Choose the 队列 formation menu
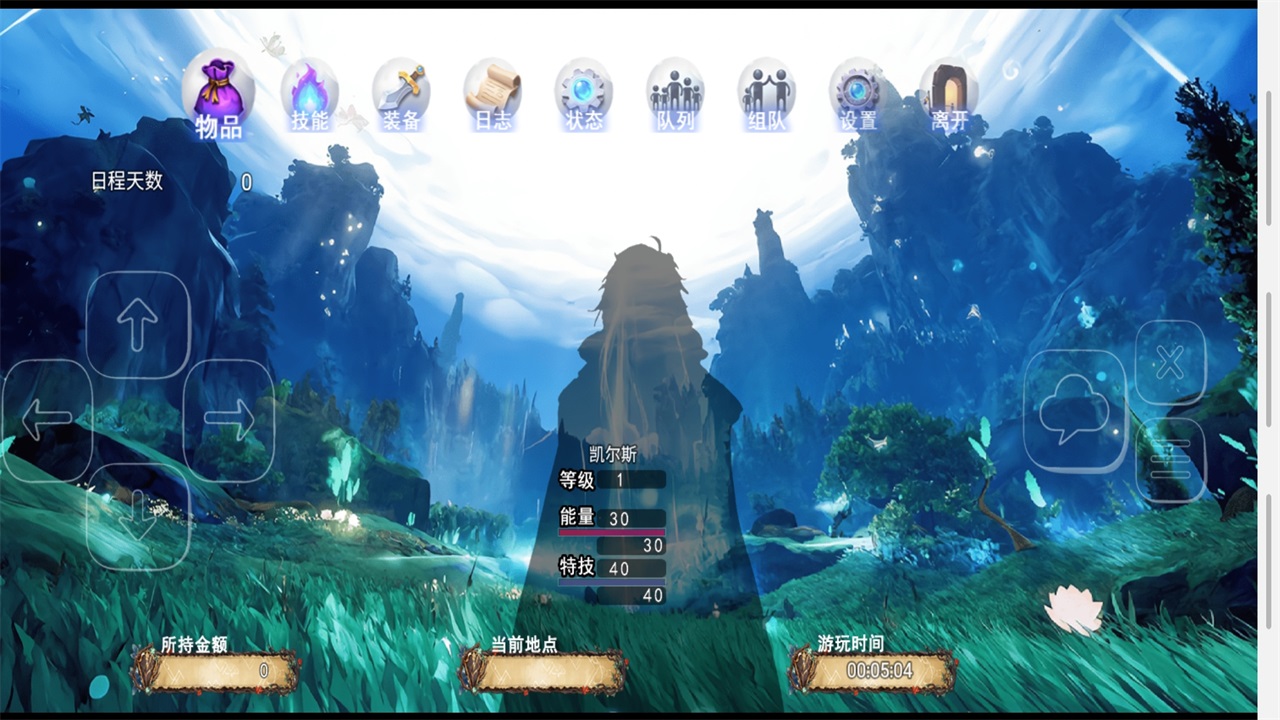The image size is (1280, 720). (x=675, y=94)
